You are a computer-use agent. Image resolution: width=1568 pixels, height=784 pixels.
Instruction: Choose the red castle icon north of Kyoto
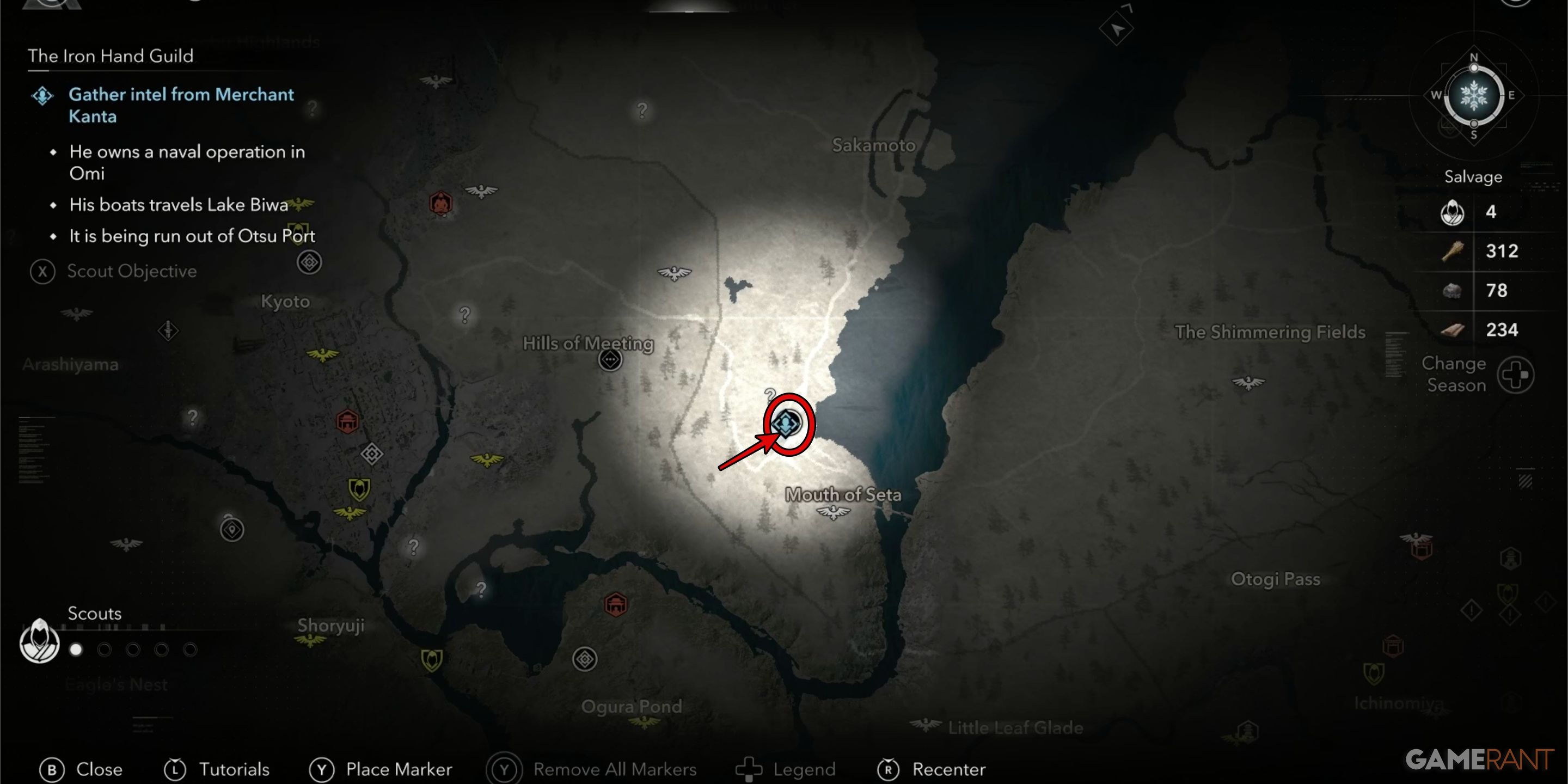440,203
